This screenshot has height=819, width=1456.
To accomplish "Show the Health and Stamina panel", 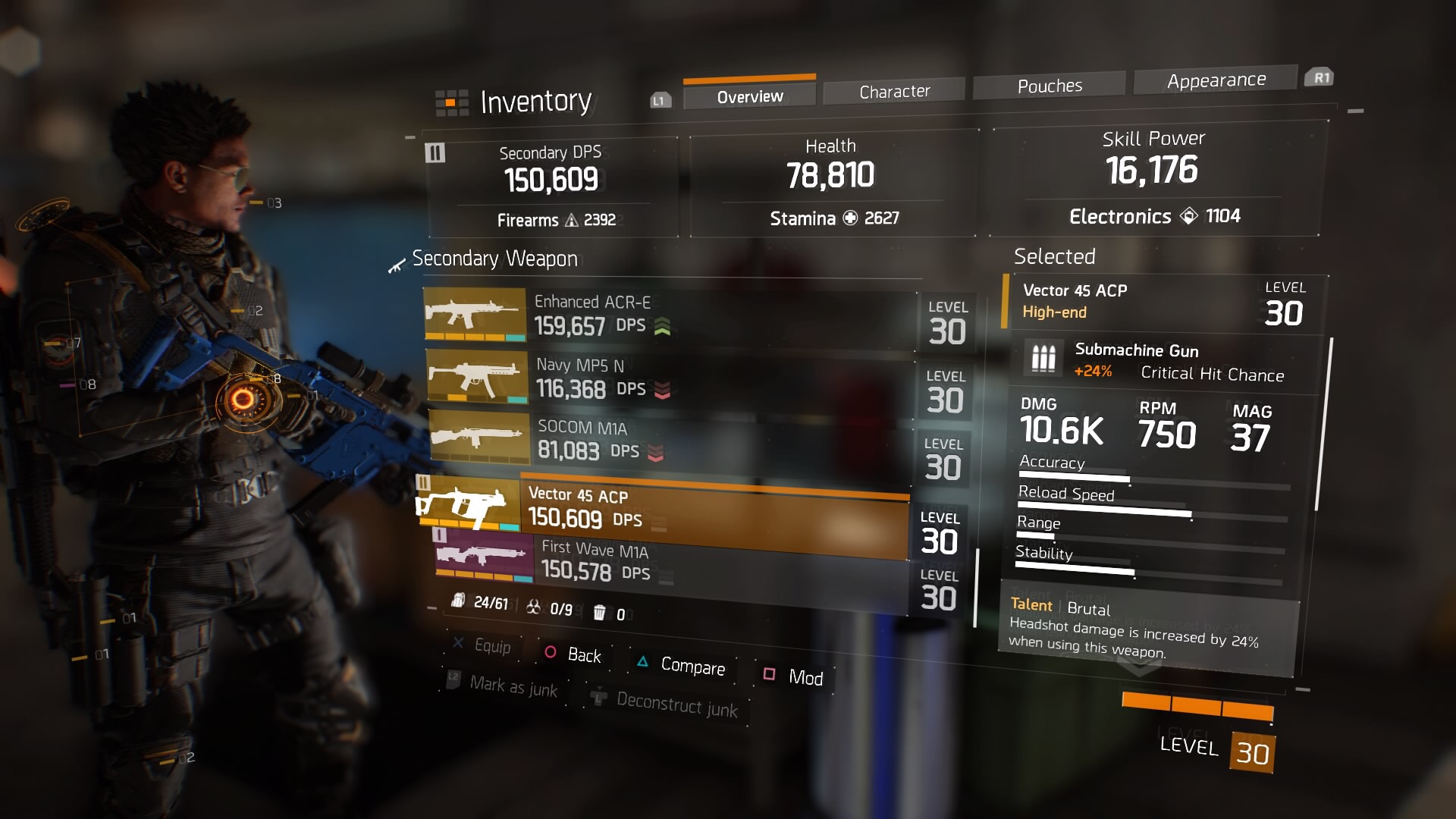I will tap(832, 182).
